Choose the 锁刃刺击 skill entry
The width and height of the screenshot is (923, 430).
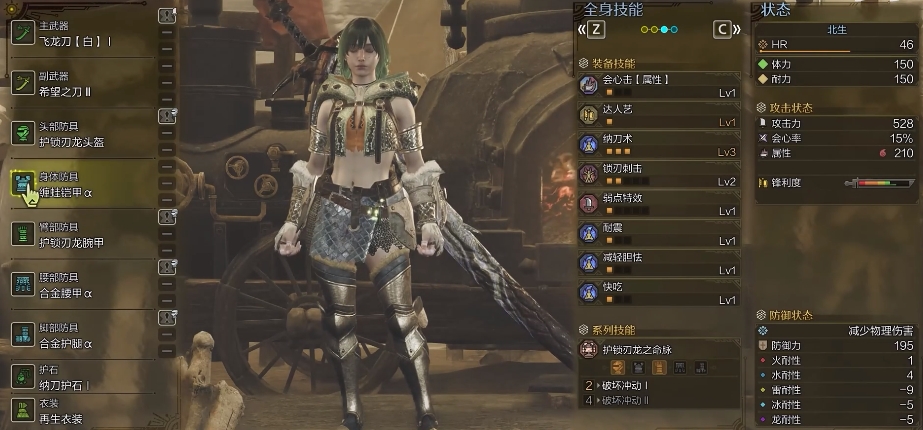[660, 174]
